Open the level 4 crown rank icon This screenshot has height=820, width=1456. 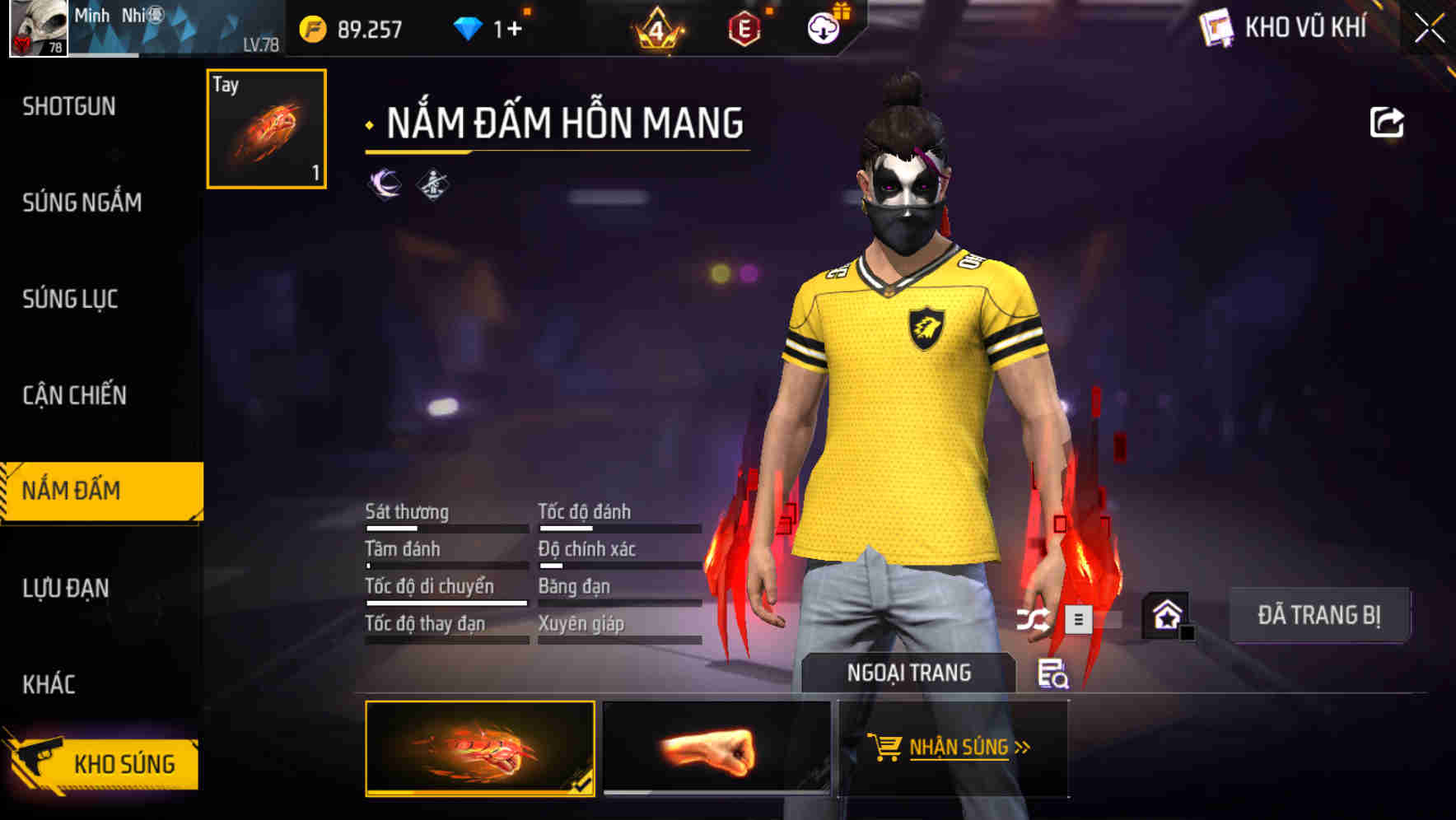pyautogui.click(x=659, y=29)
